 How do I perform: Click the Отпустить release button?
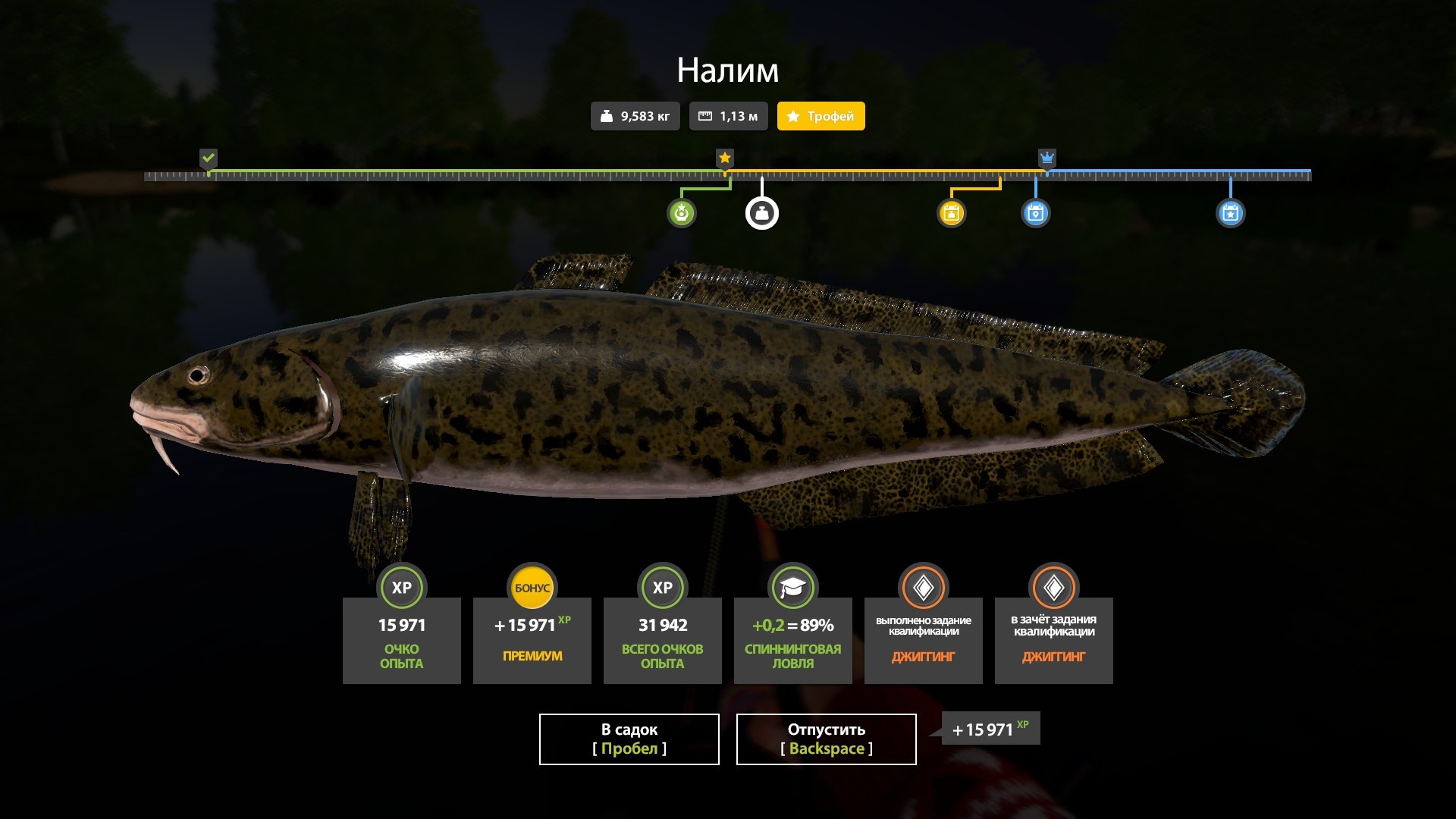coord(824,739)
